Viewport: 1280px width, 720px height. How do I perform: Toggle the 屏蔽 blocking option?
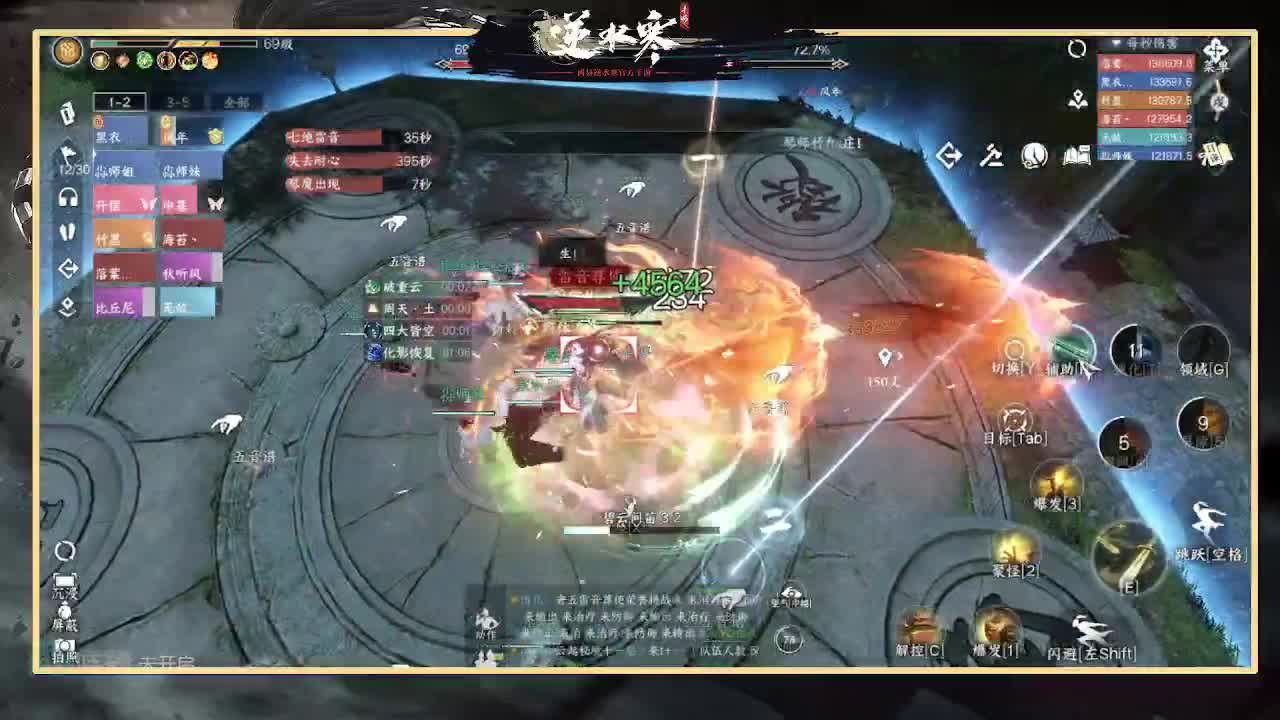point(64,611)
